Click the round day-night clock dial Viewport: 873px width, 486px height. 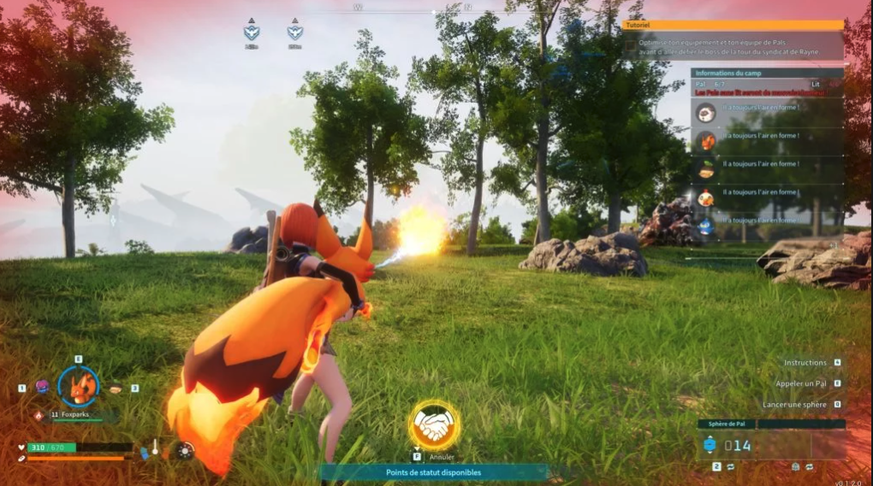pyautogui.click(x=185, y=451)
